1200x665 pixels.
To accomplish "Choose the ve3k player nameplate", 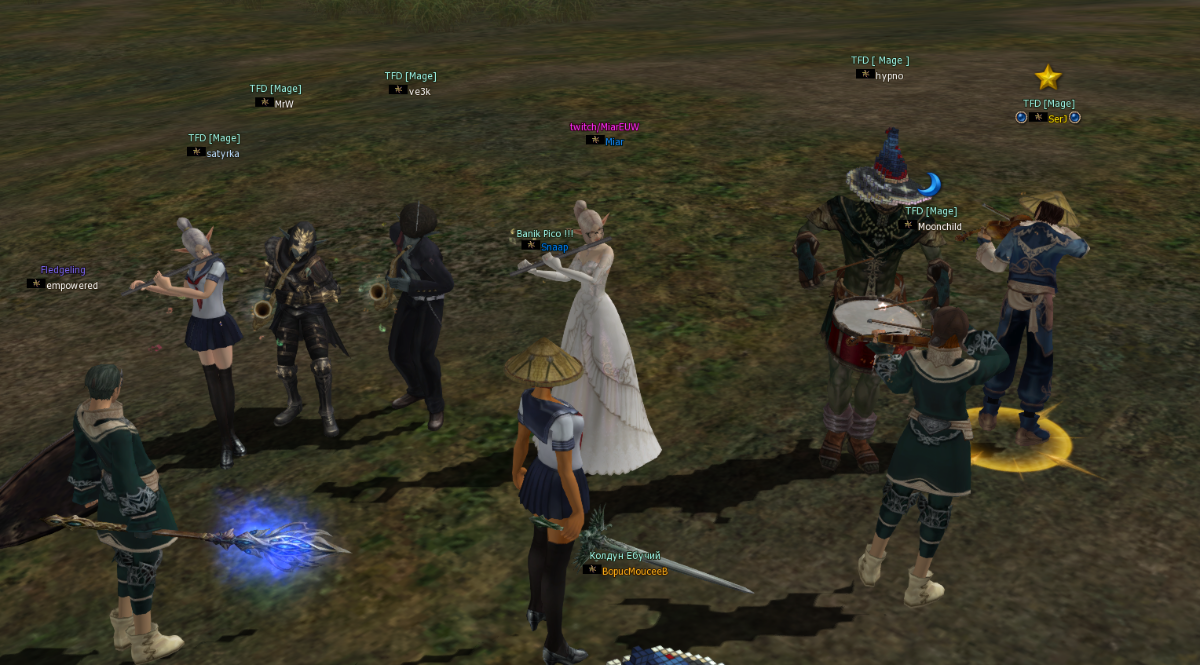I will coord(419,91).
